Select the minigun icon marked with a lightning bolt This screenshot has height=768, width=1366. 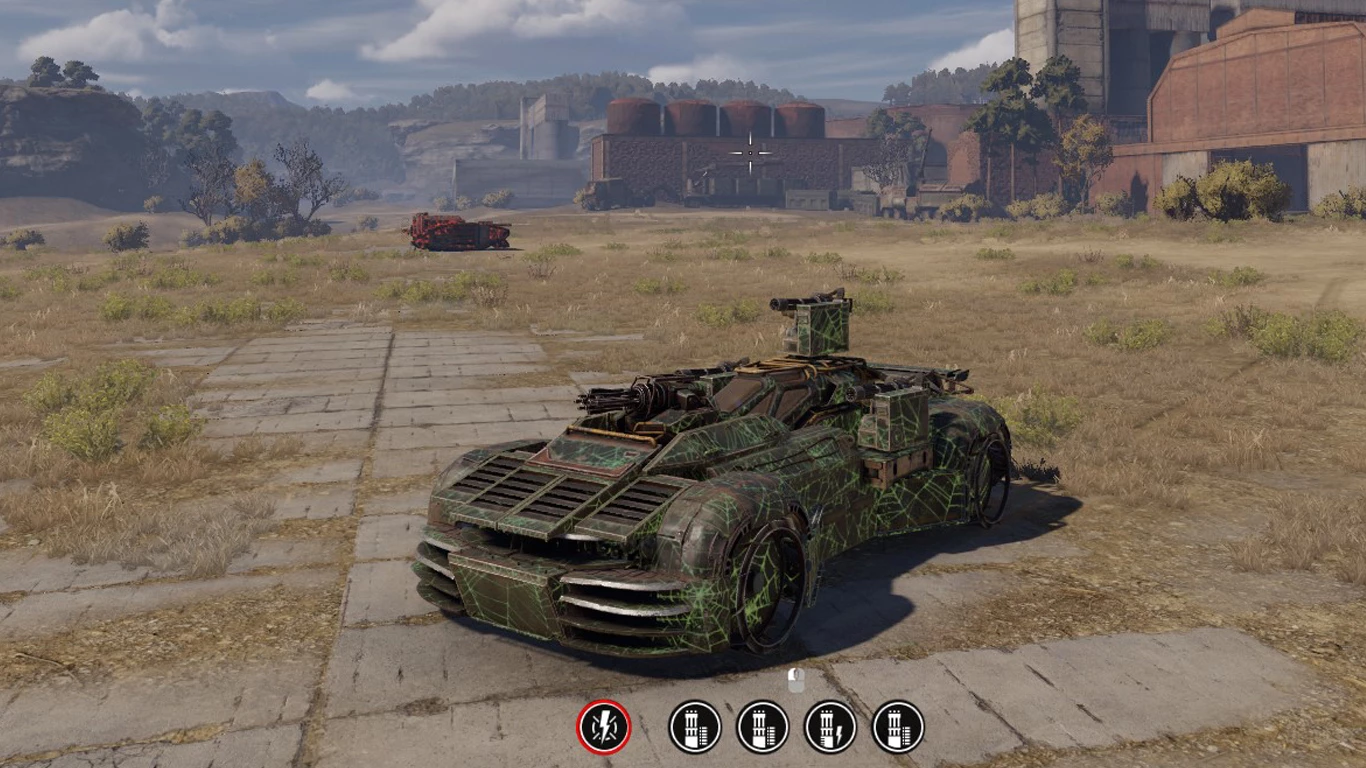pyautogui.click(x=830, y=727)
